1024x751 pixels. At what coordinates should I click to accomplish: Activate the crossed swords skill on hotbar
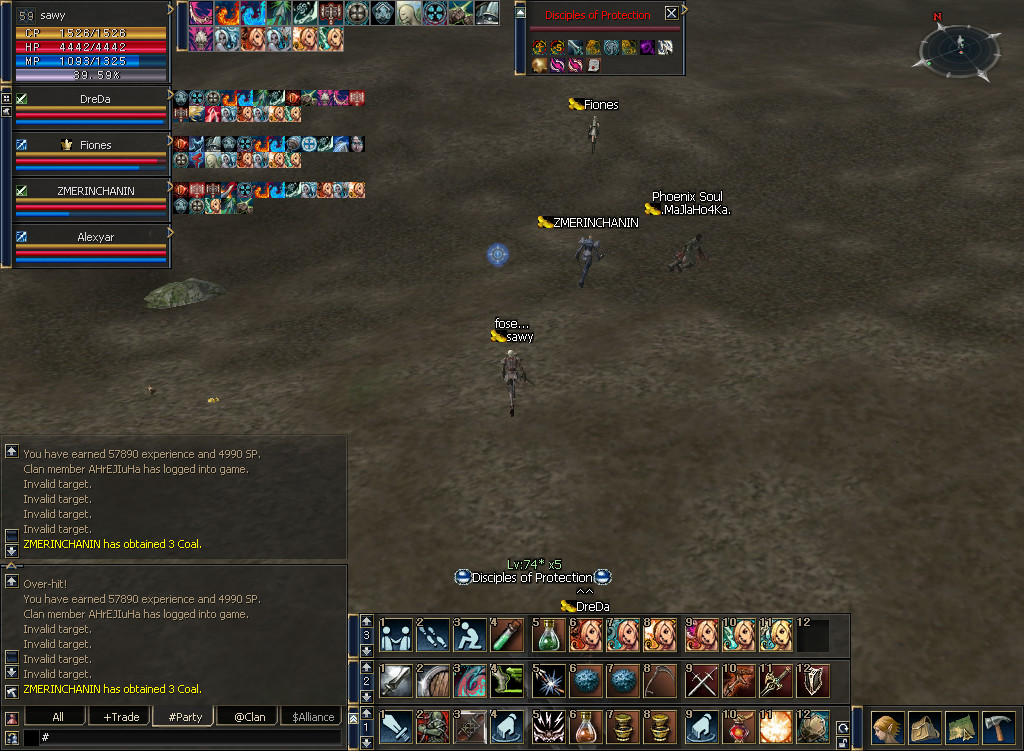click(x=700, y=681)
